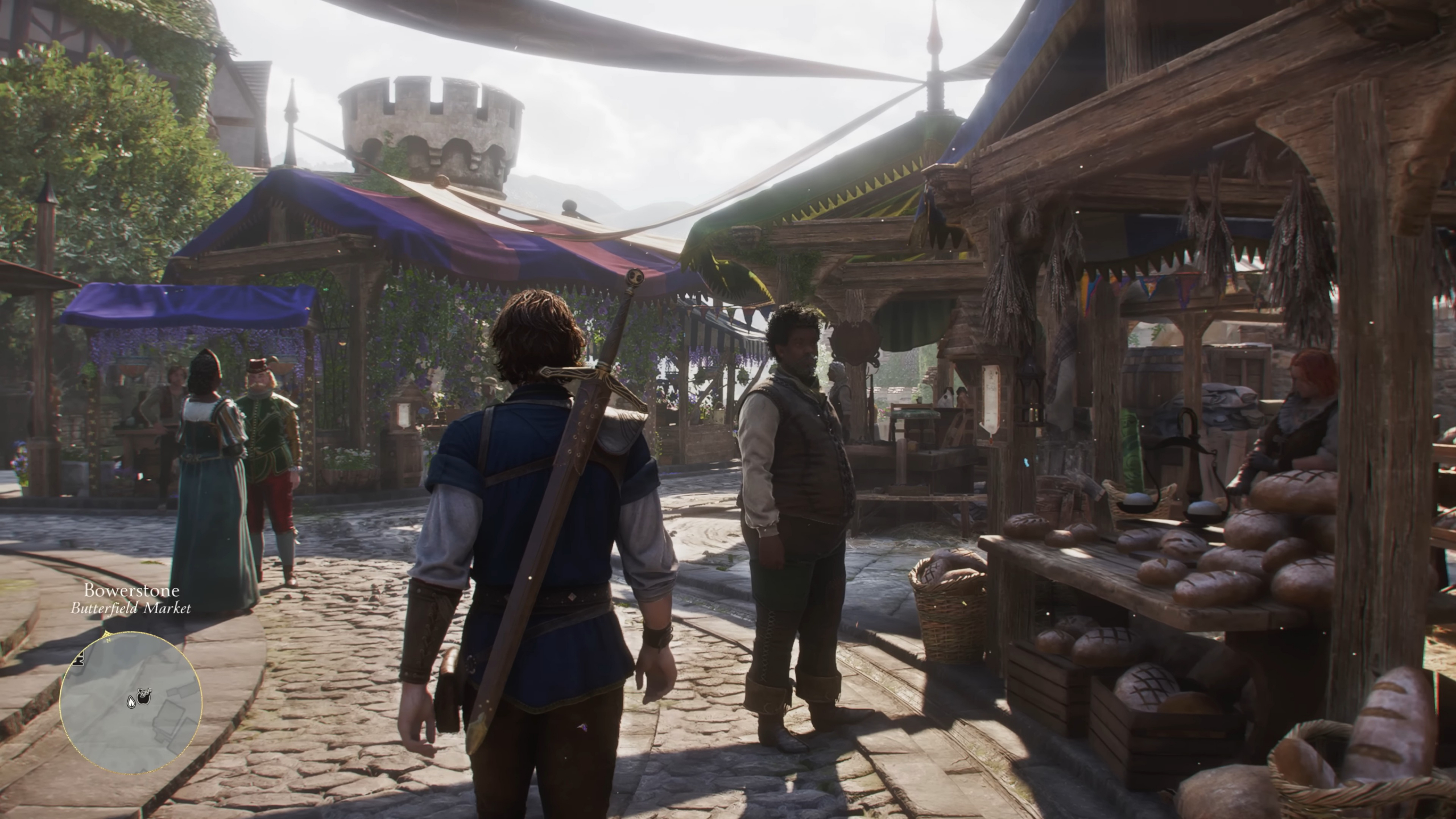Open the circular minimap
The width and height of the screenshot is (1456, 819).
pos(131,704)
